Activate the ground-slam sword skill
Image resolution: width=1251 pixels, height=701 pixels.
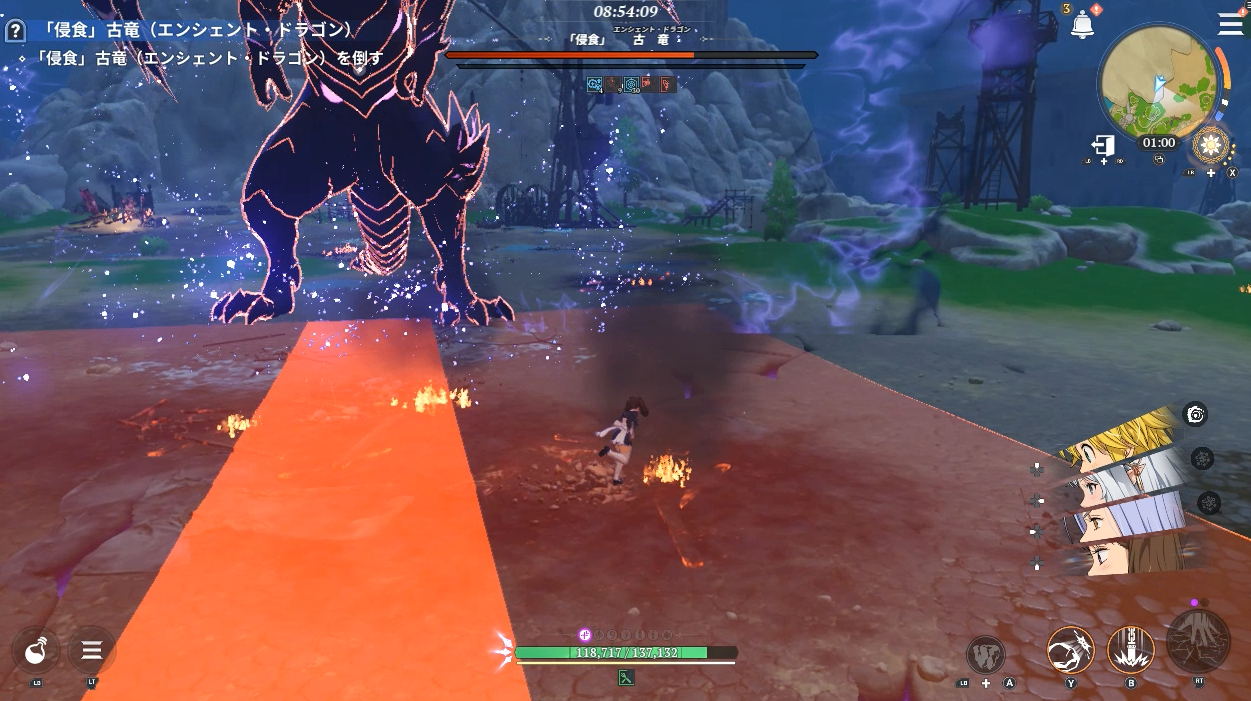[1131, 649]
